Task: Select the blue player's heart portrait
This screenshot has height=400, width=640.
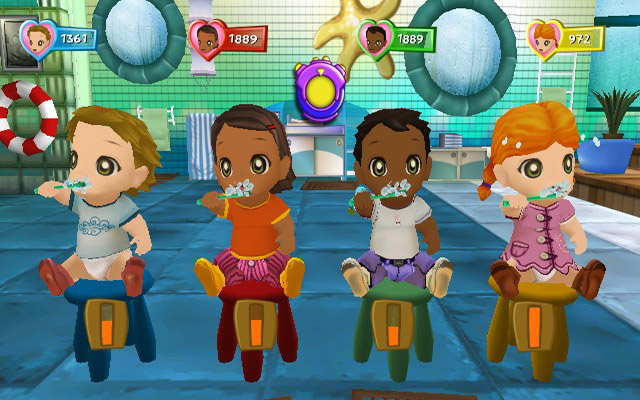Action: (38, 38)
